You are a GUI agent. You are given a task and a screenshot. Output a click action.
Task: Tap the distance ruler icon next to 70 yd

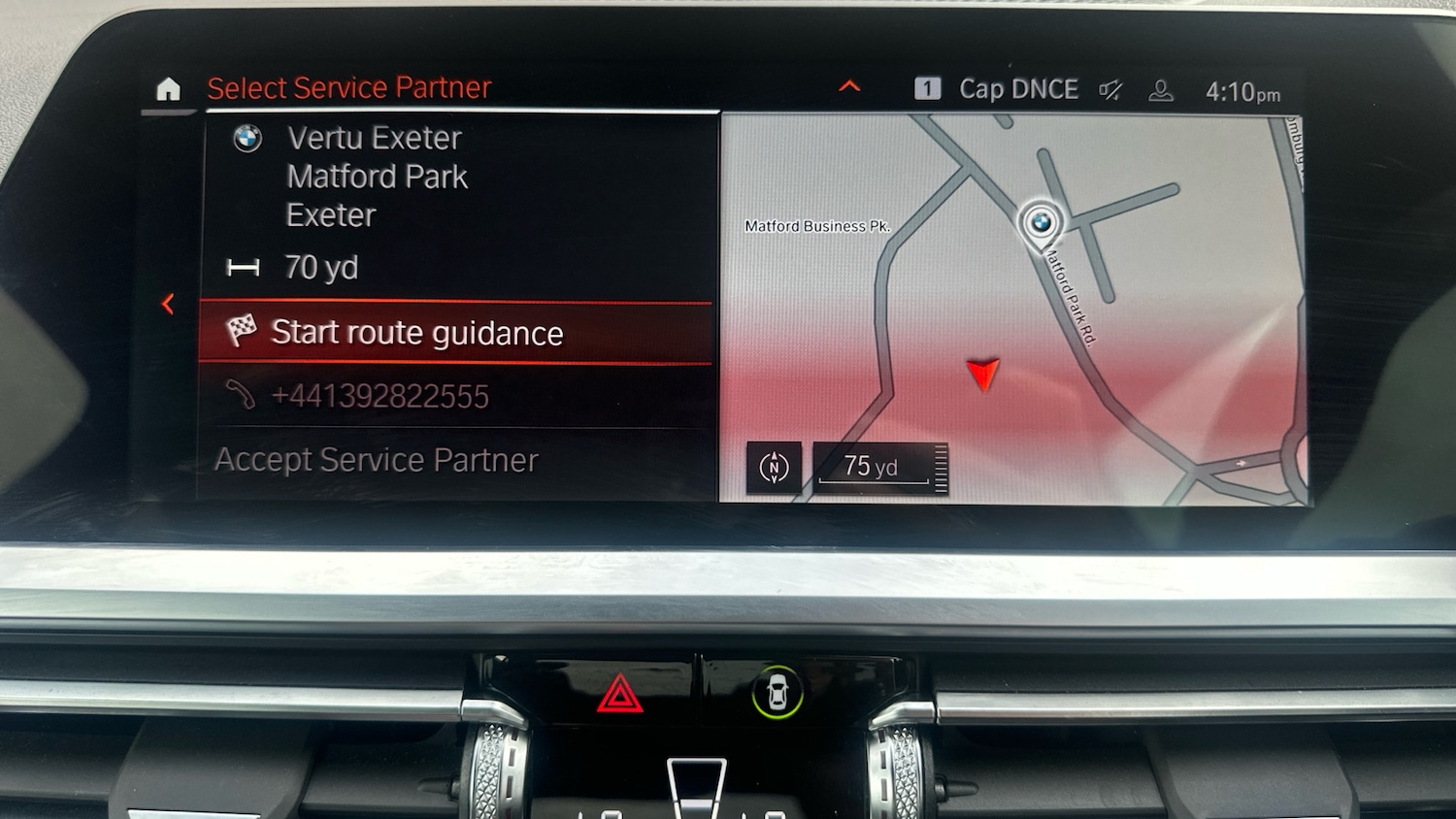click(x=245, y=268)
